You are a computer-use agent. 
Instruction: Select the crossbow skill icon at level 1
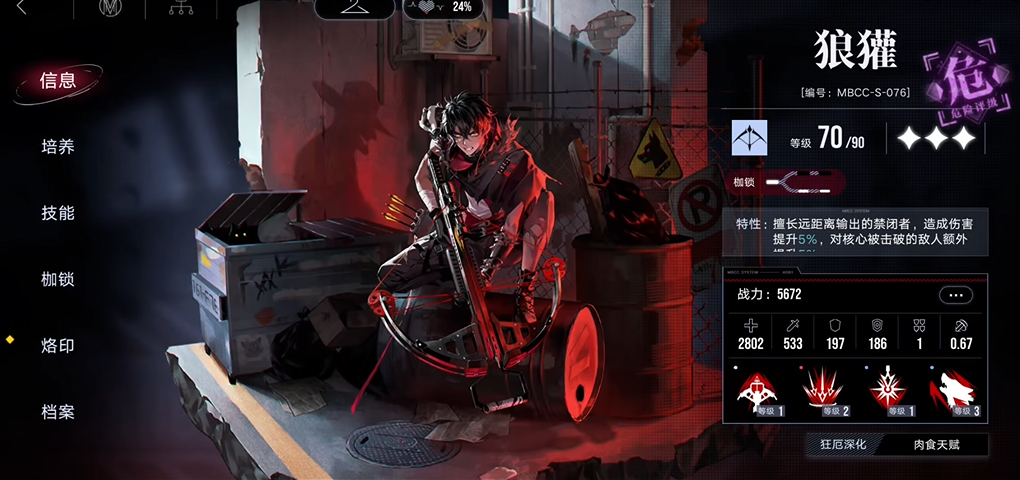pyautogui.click(x=762, y=391)
